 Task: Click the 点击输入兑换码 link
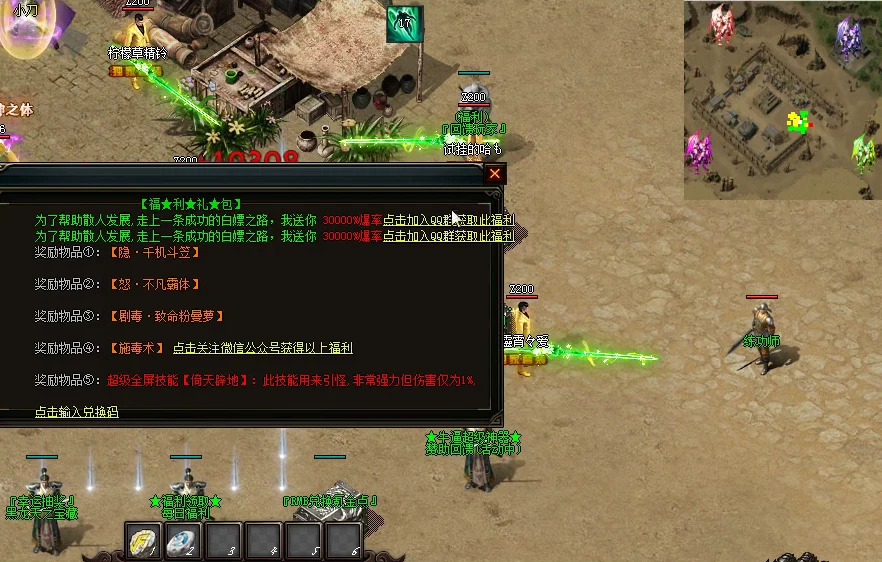77,412
